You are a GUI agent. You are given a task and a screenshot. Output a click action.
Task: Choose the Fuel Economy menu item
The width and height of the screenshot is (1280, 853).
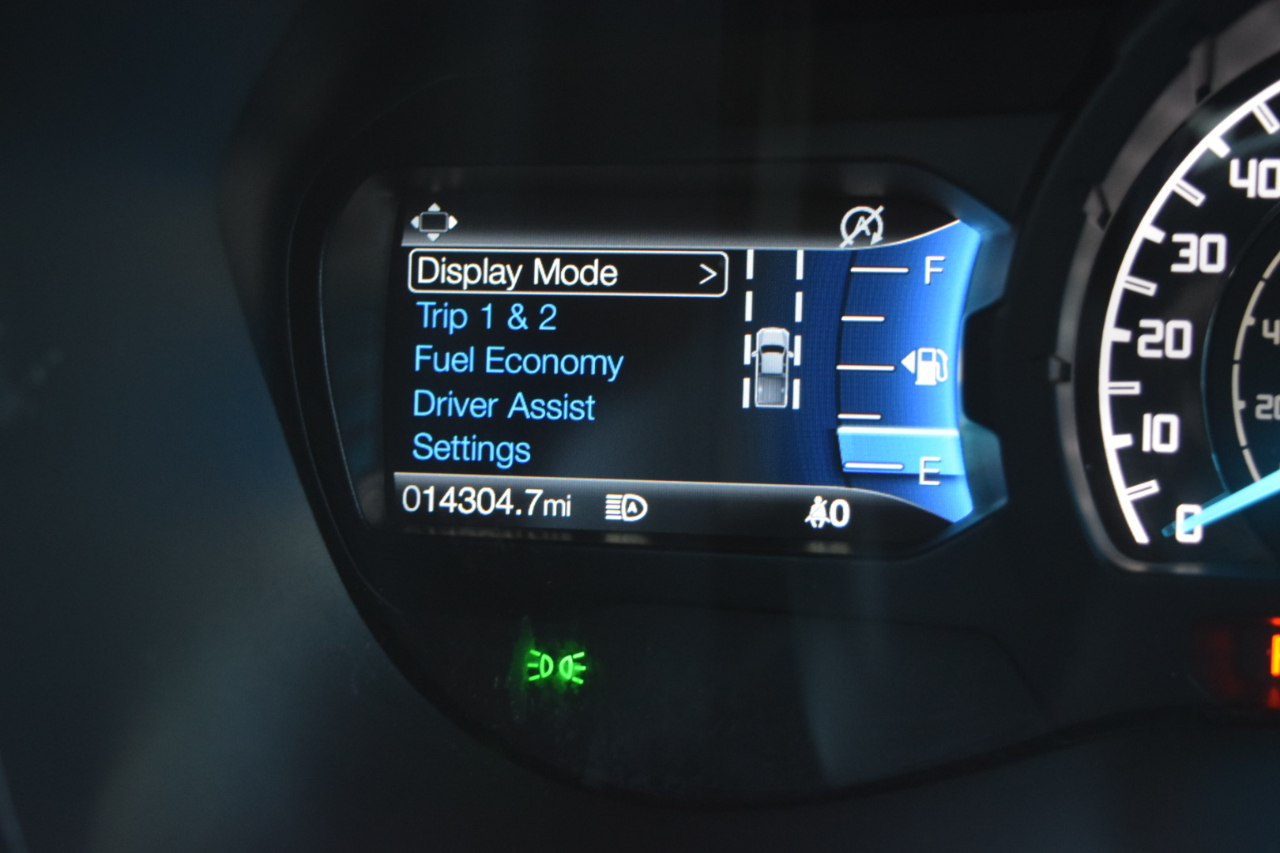[518, 362]
